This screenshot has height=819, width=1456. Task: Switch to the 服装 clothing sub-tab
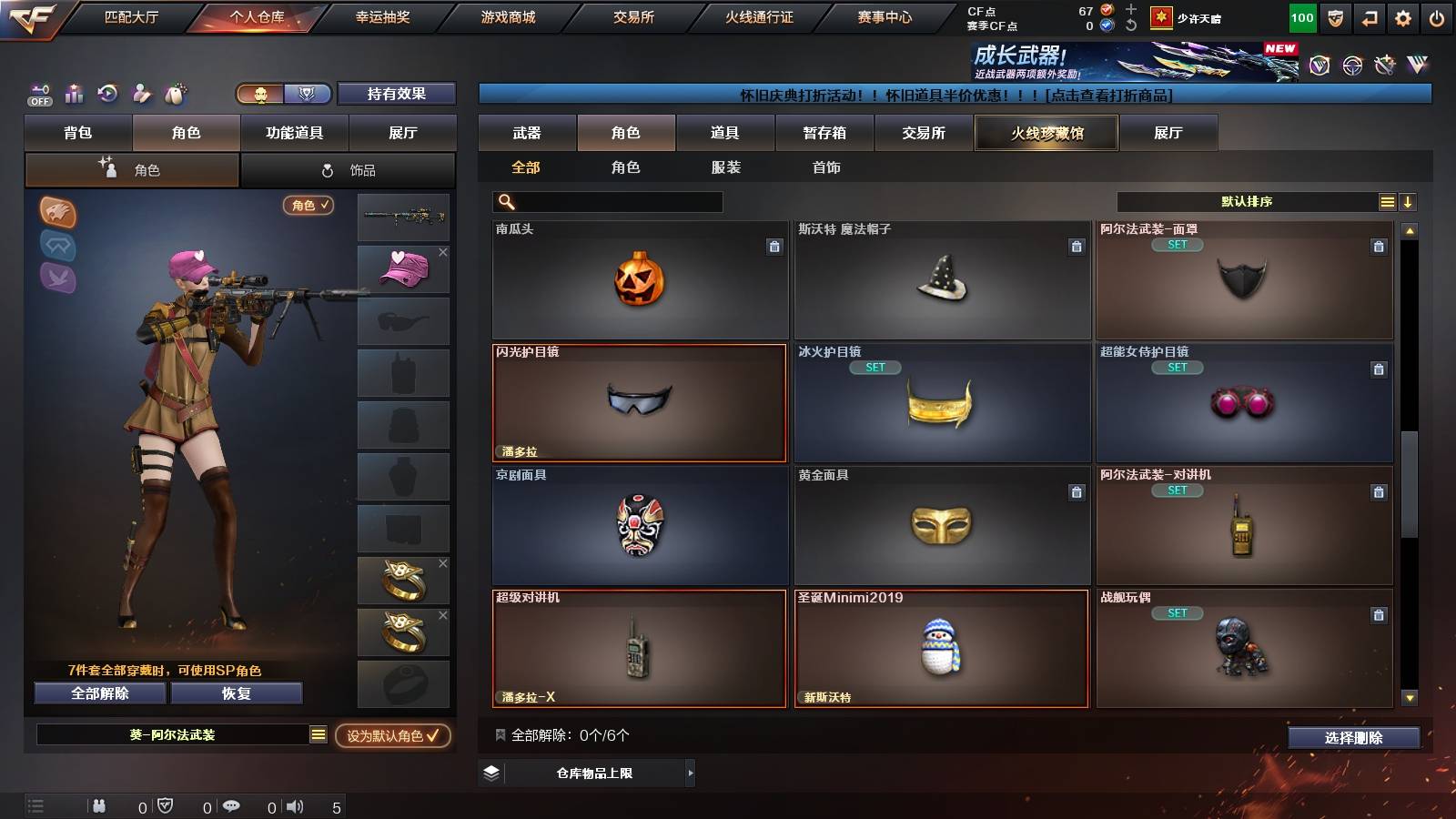[x=723, y=167]
